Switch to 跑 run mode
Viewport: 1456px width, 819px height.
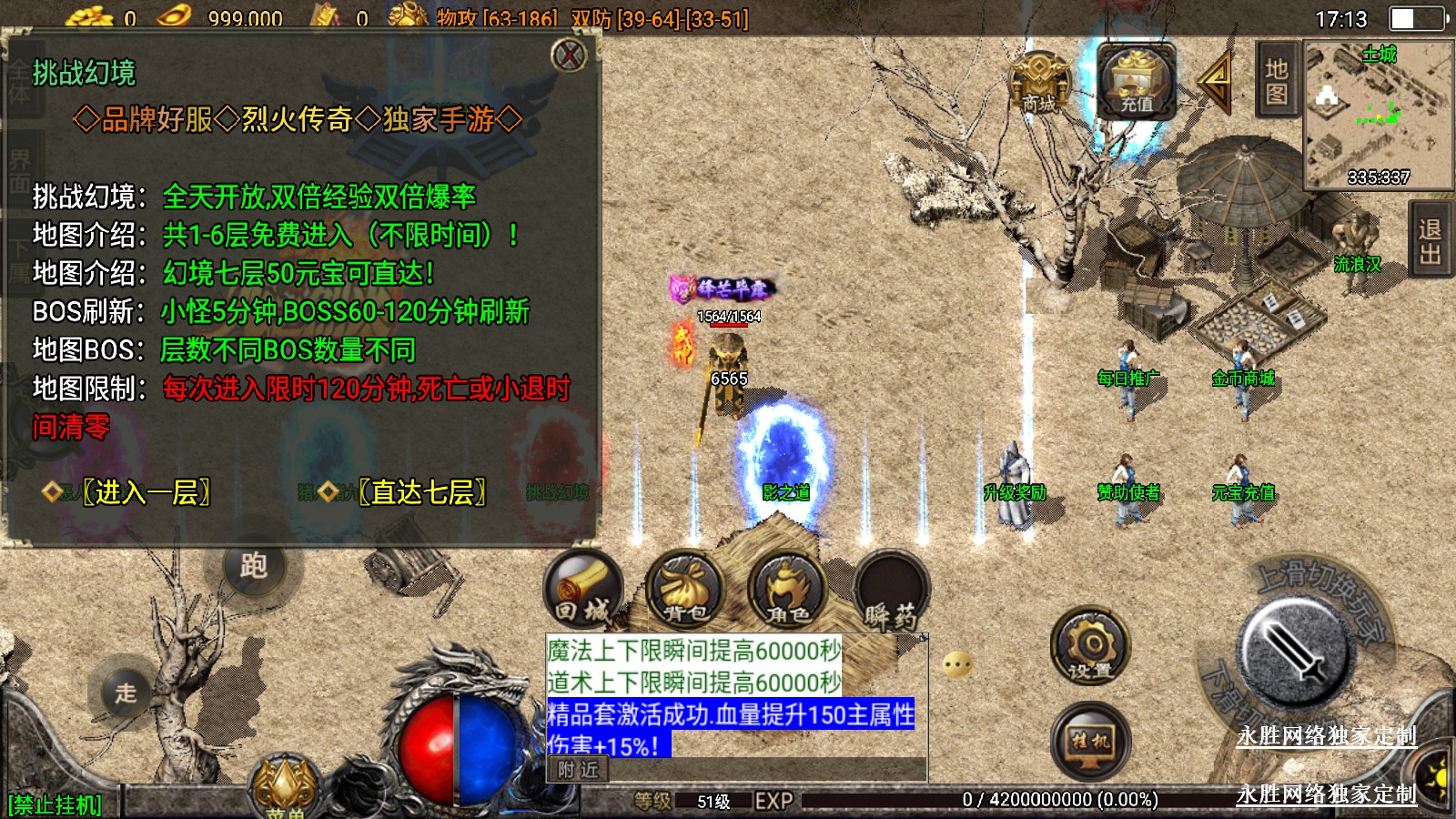254,566
